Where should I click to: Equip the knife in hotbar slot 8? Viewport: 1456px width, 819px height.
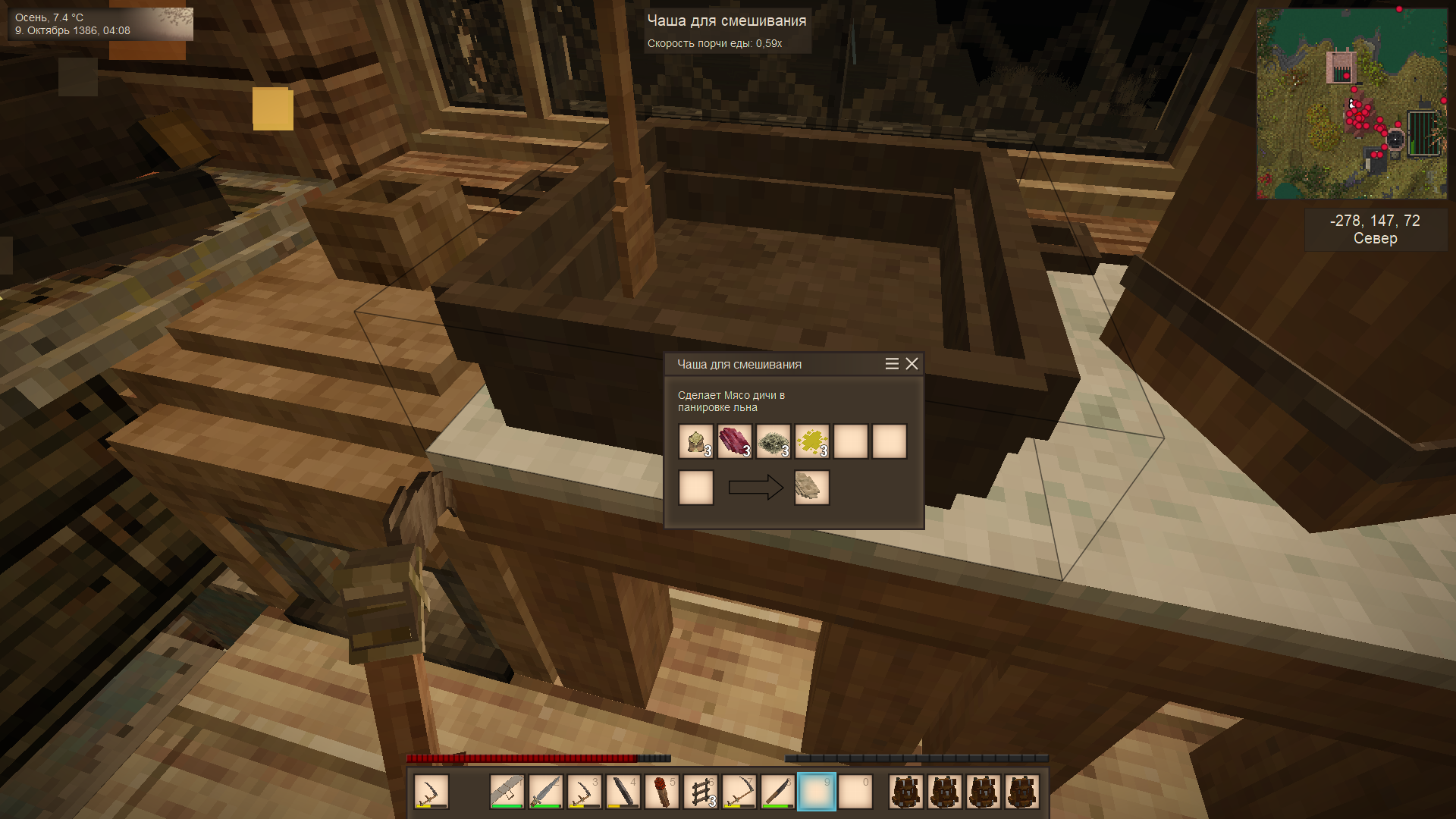777,792
